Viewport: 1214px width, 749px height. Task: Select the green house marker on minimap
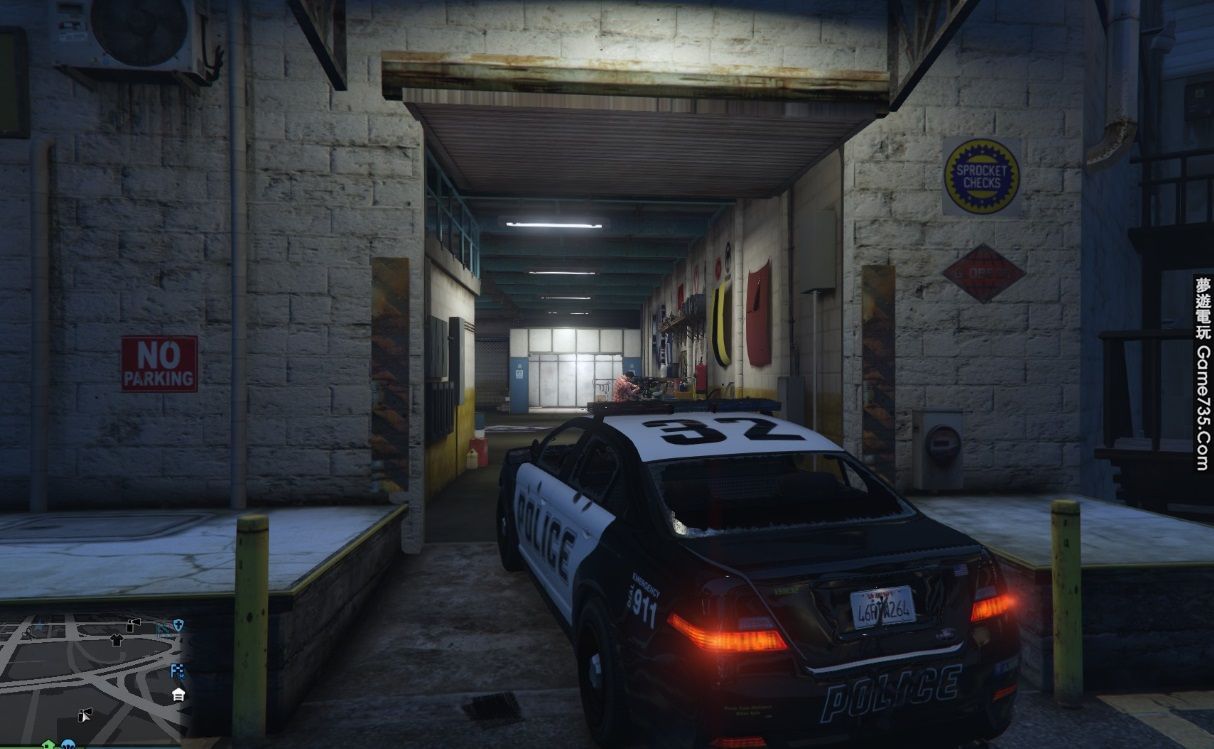46,744
